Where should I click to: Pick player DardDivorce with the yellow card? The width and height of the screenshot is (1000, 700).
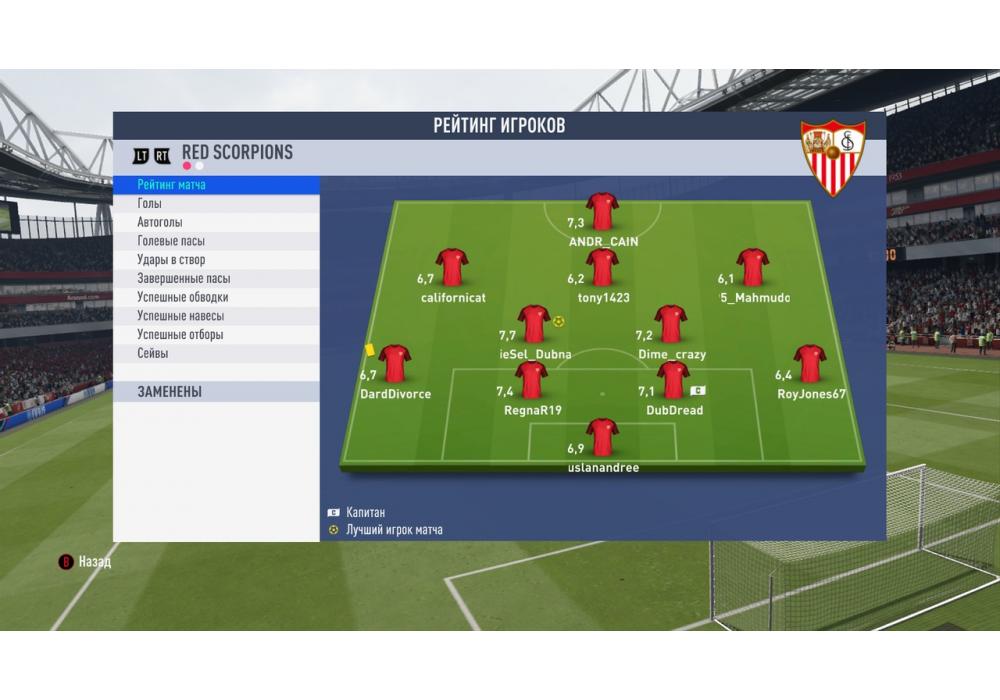(396, 365)
